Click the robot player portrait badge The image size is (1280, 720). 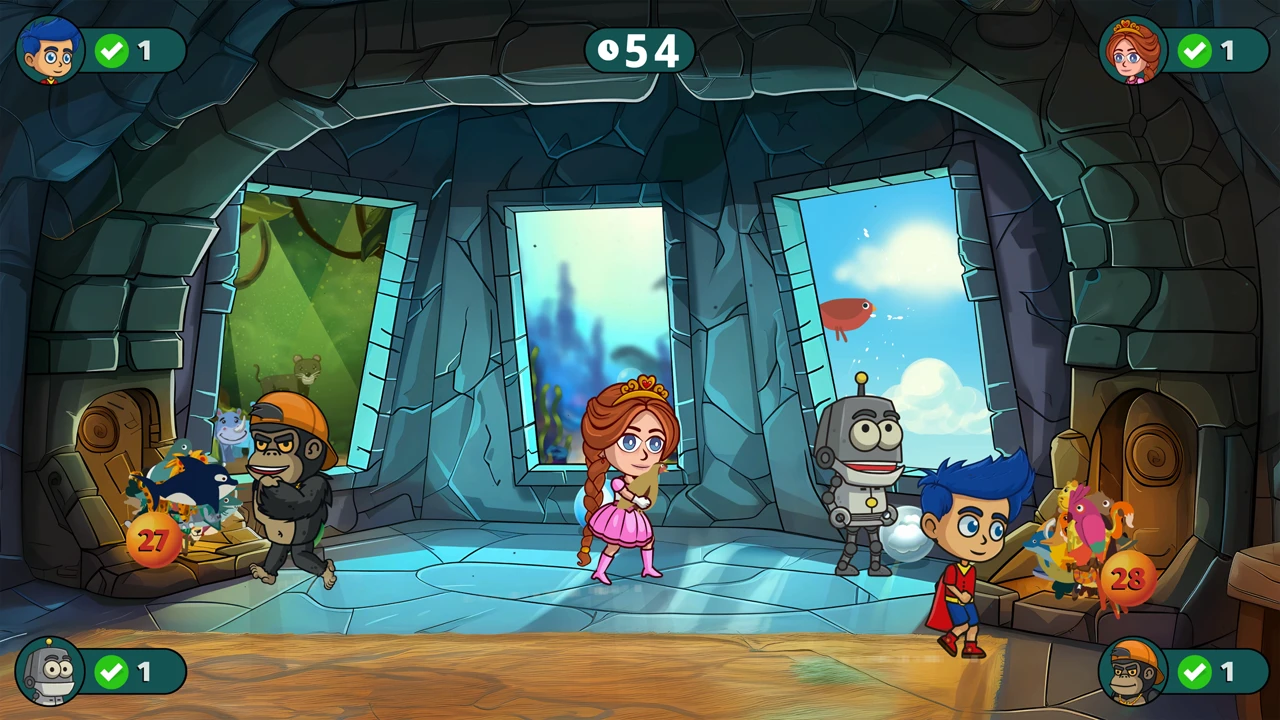(50, 671)
